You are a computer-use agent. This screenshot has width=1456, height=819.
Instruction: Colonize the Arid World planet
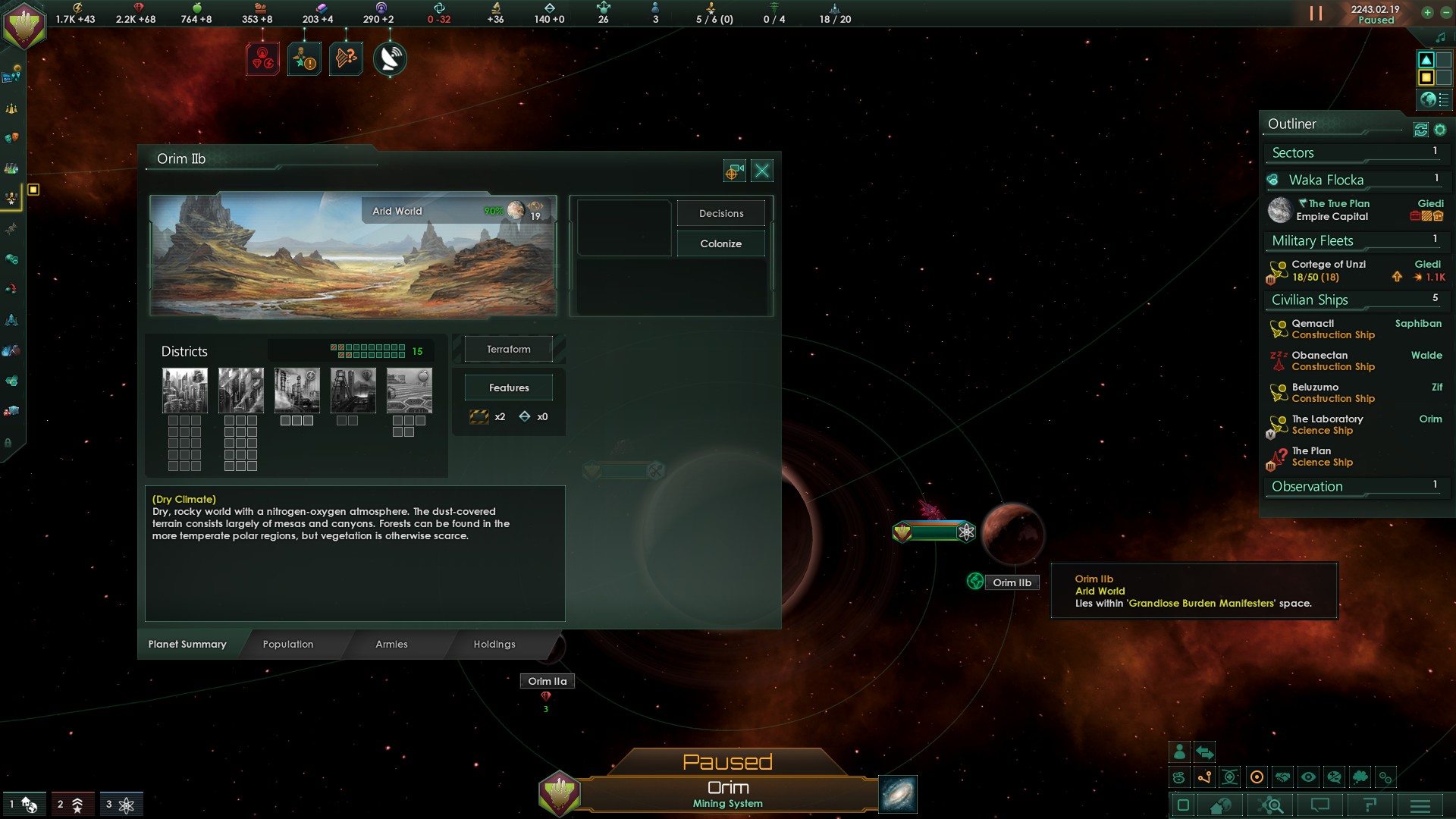pyautogui.click(x=720, y=244)
